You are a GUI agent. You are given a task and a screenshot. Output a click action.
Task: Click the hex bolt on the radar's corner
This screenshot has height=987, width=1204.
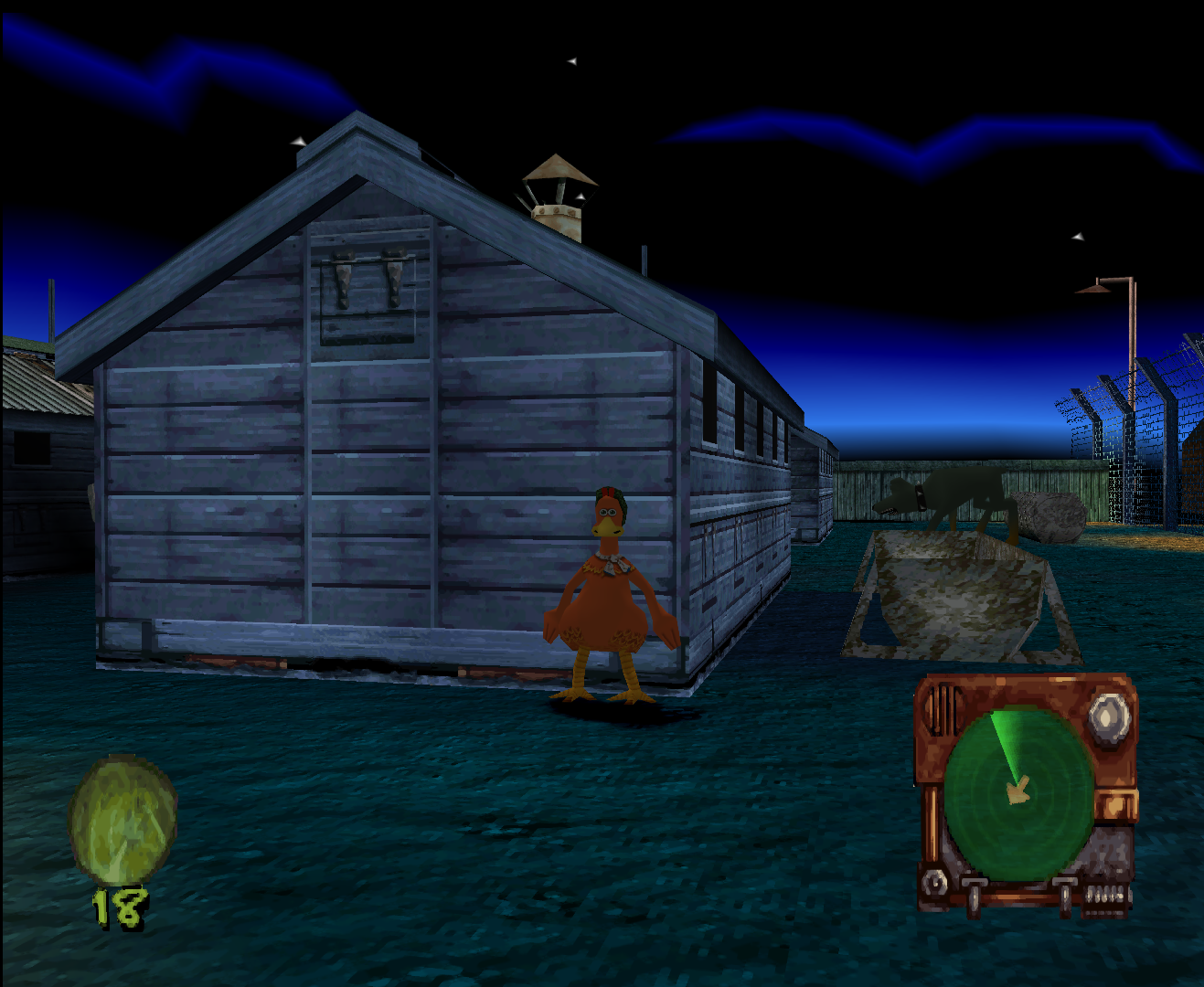point(933,883)
